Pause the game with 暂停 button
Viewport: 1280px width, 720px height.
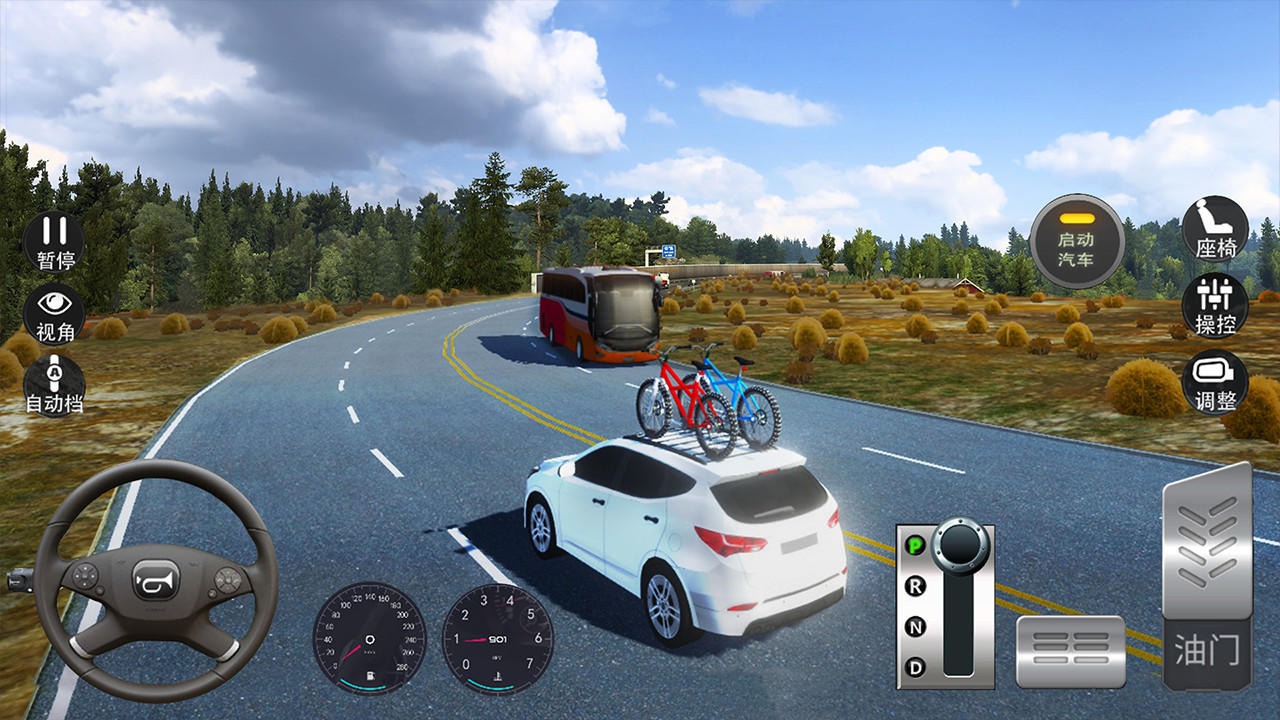pos(55,241)
